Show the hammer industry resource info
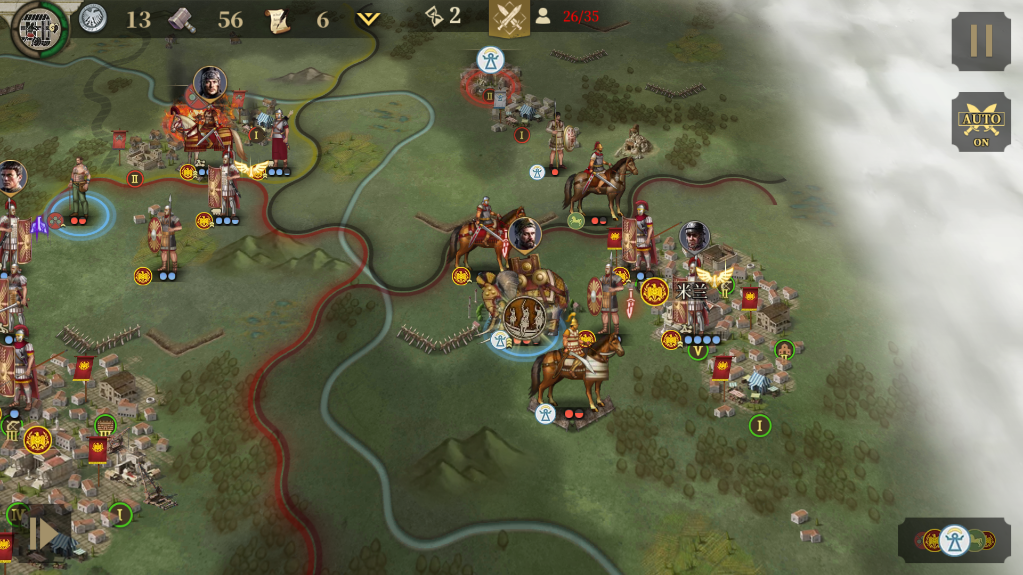Image resolution: width=1023 pixels, height=575 pixels. pyautogui.click(x=182, y=19)
